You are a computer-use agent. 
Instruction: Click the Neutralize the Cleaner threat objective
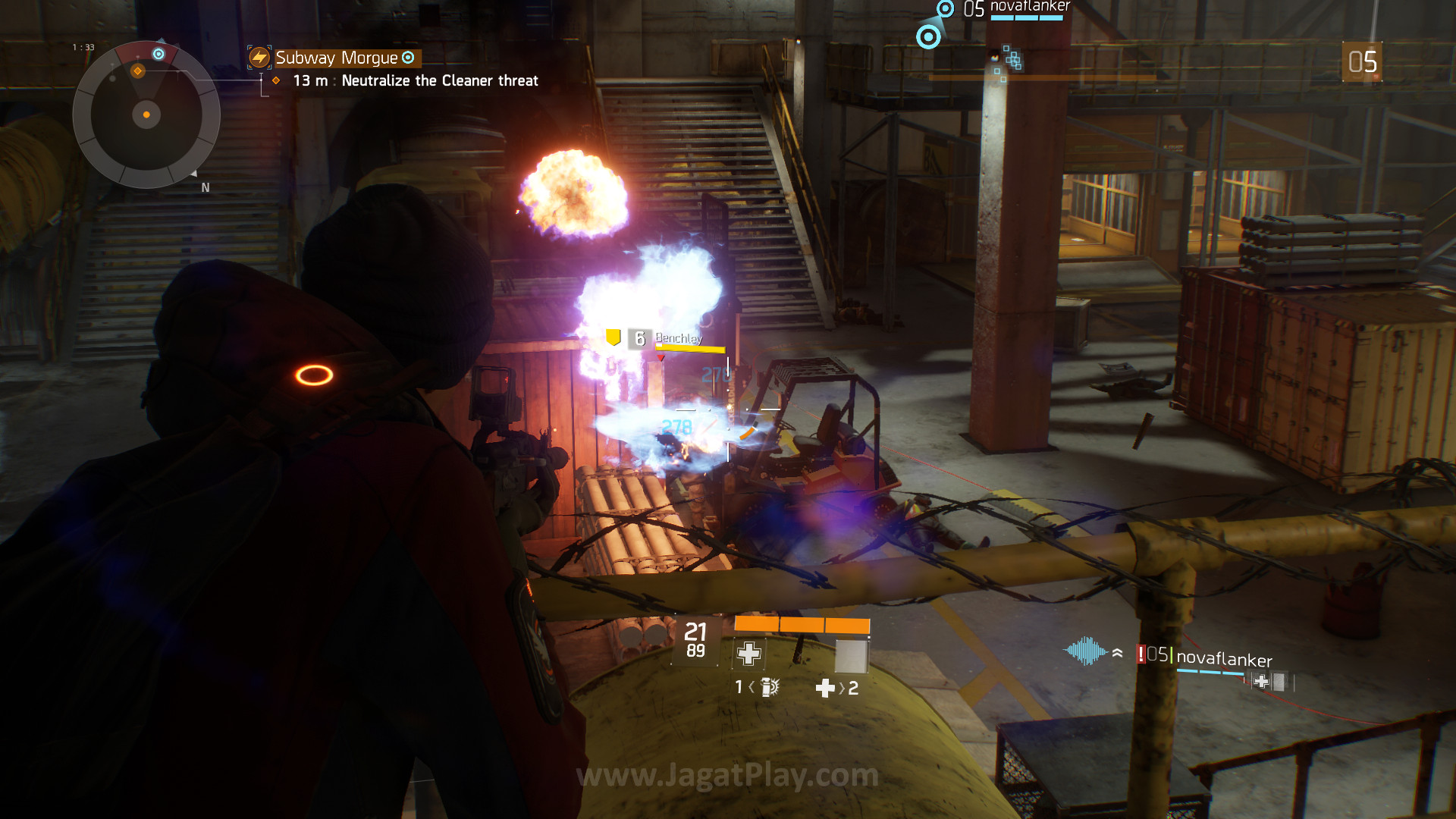[x=439, y=80]
